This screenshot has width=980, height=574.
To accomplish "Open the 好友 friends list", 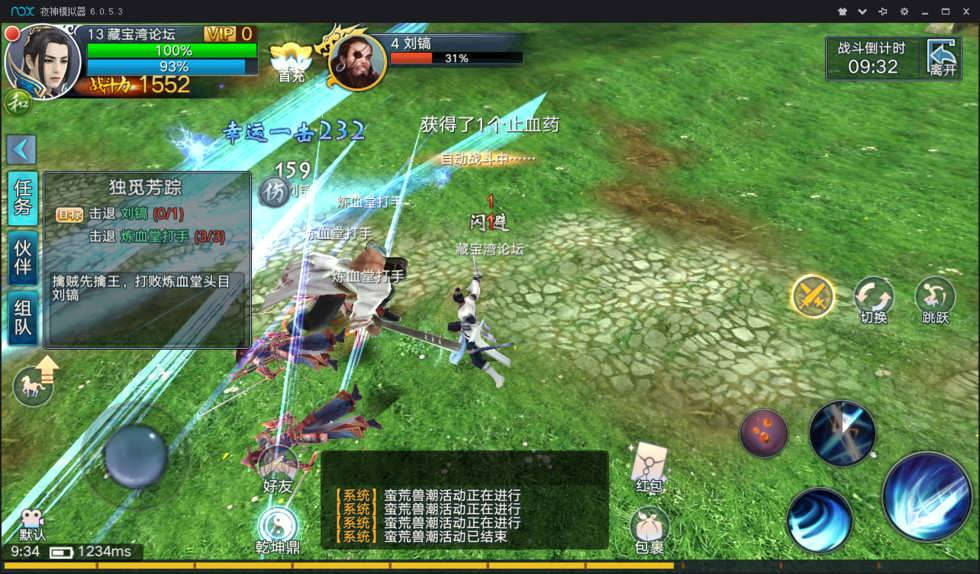I will pyautogui.click(x=277, y=470).
